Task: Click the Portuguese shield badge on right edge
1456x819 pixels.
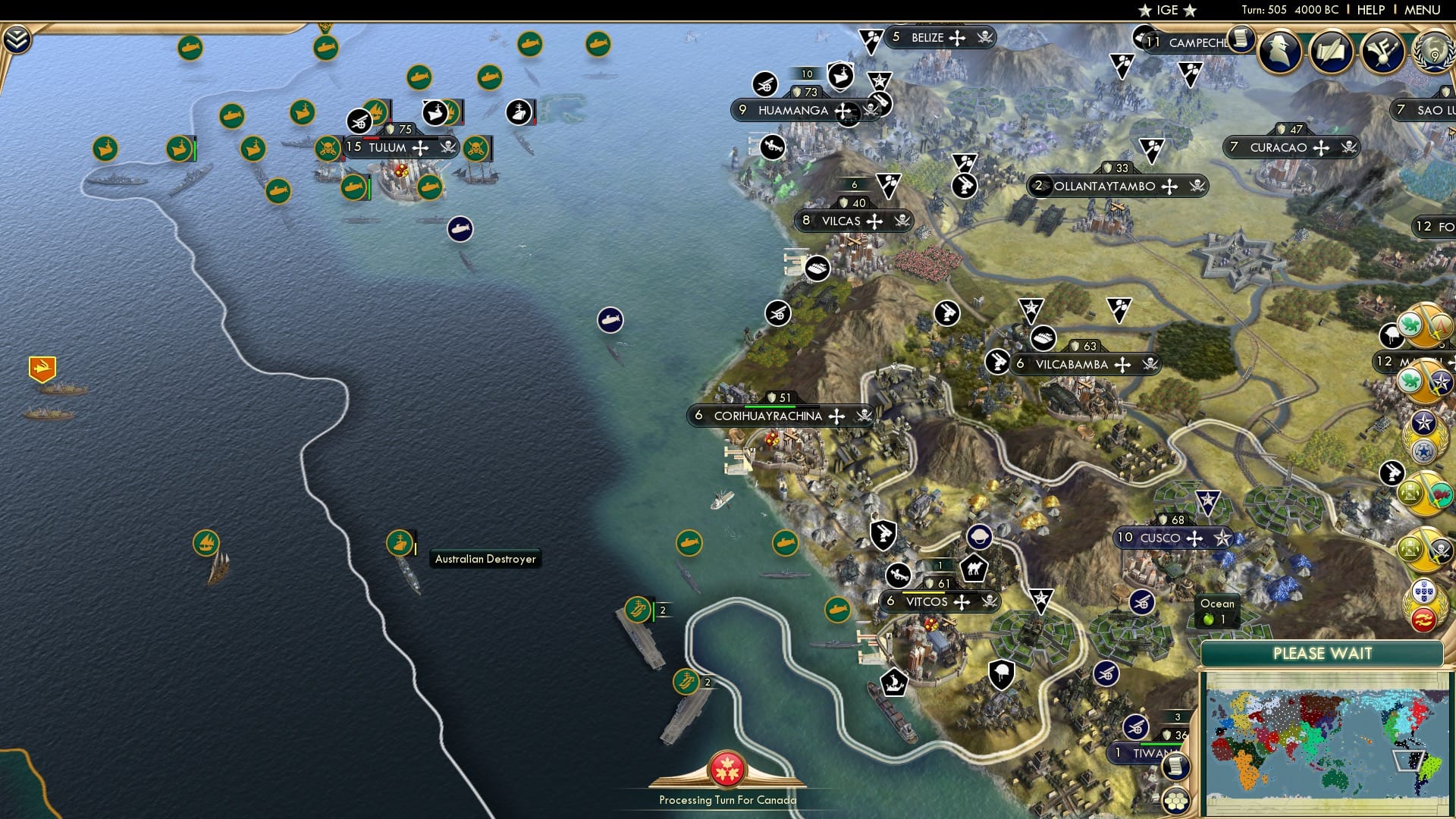Action: 1423,590
